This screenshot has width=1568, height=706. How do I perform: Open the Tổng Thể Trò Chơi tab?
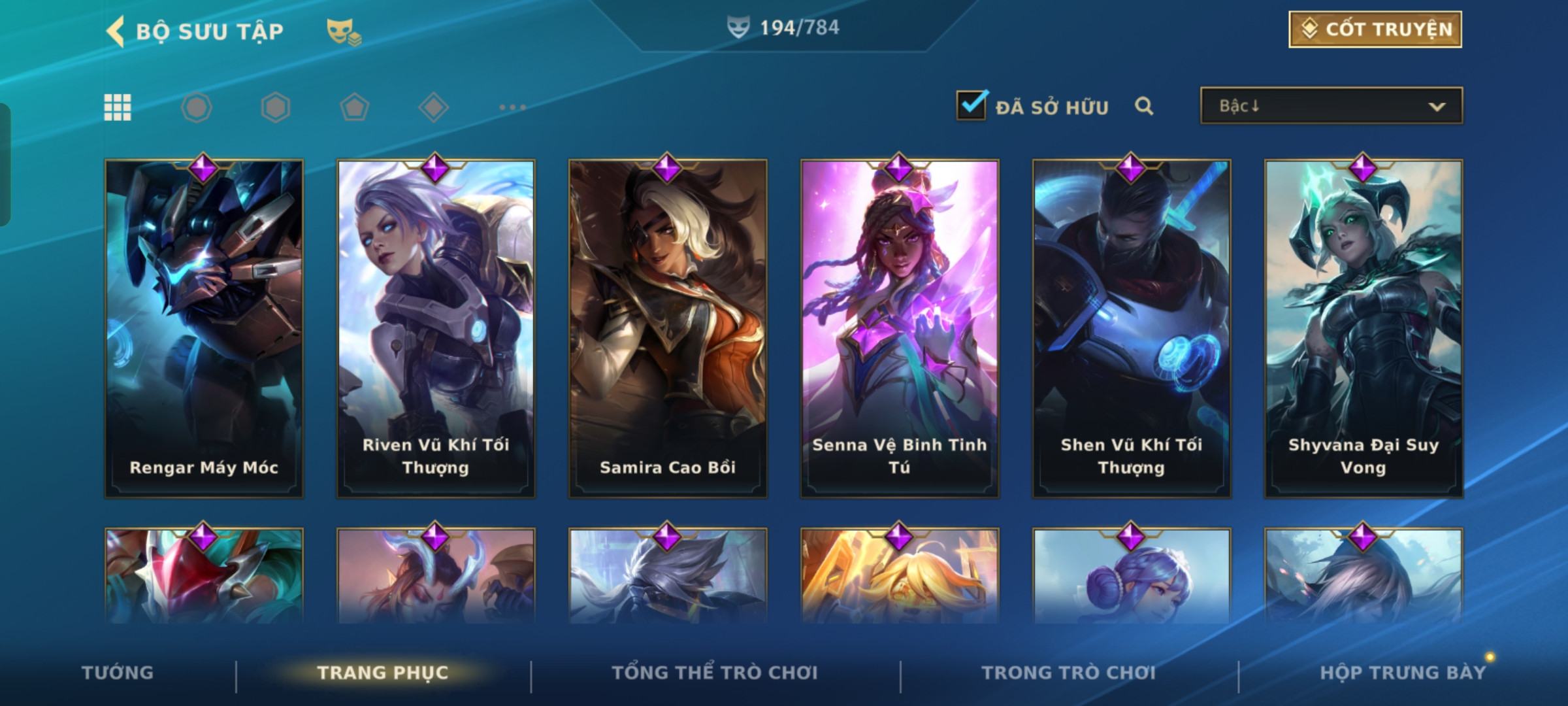715,673
